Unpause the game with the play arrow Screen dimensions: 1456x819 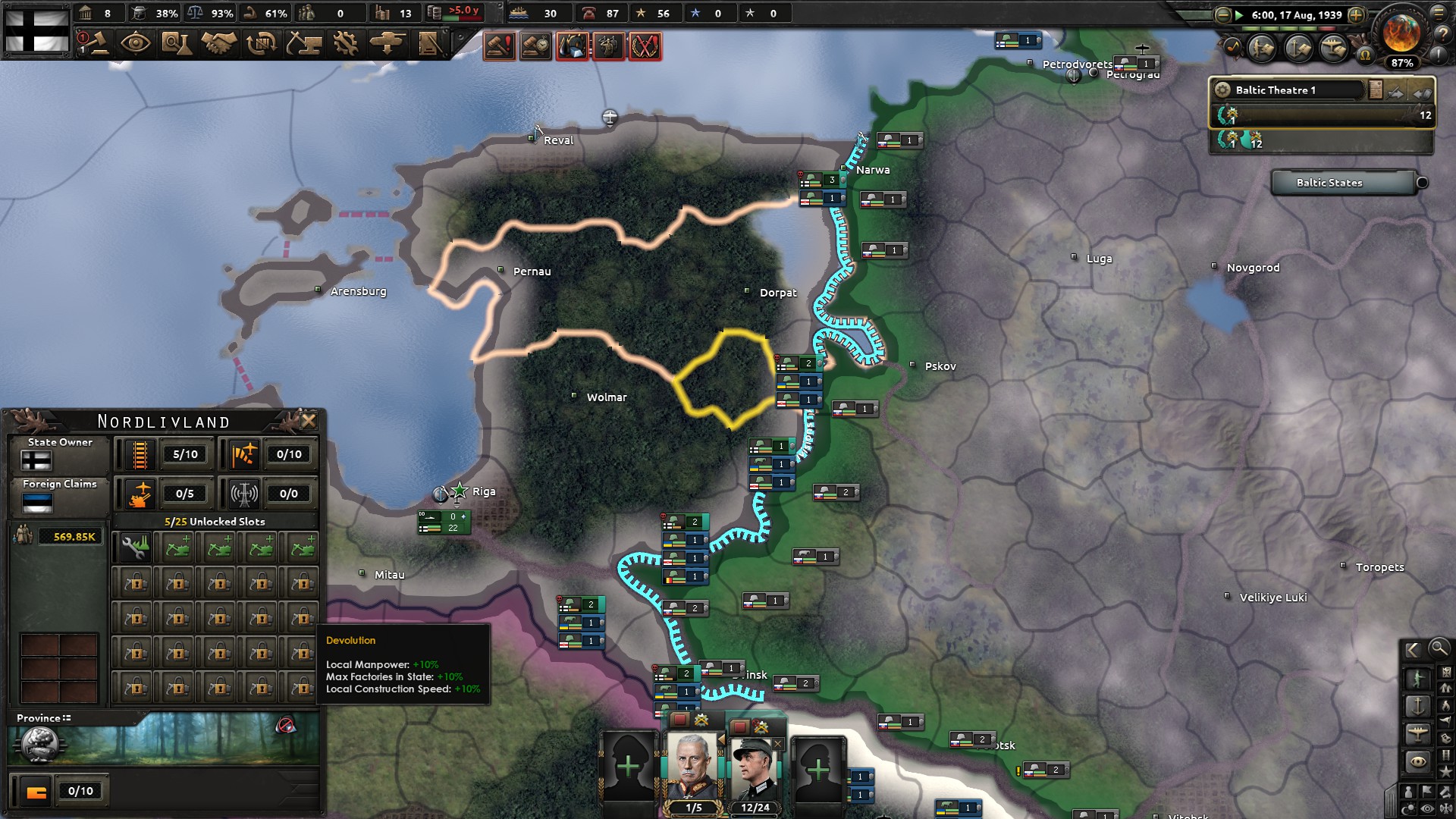click(1238, 14)
